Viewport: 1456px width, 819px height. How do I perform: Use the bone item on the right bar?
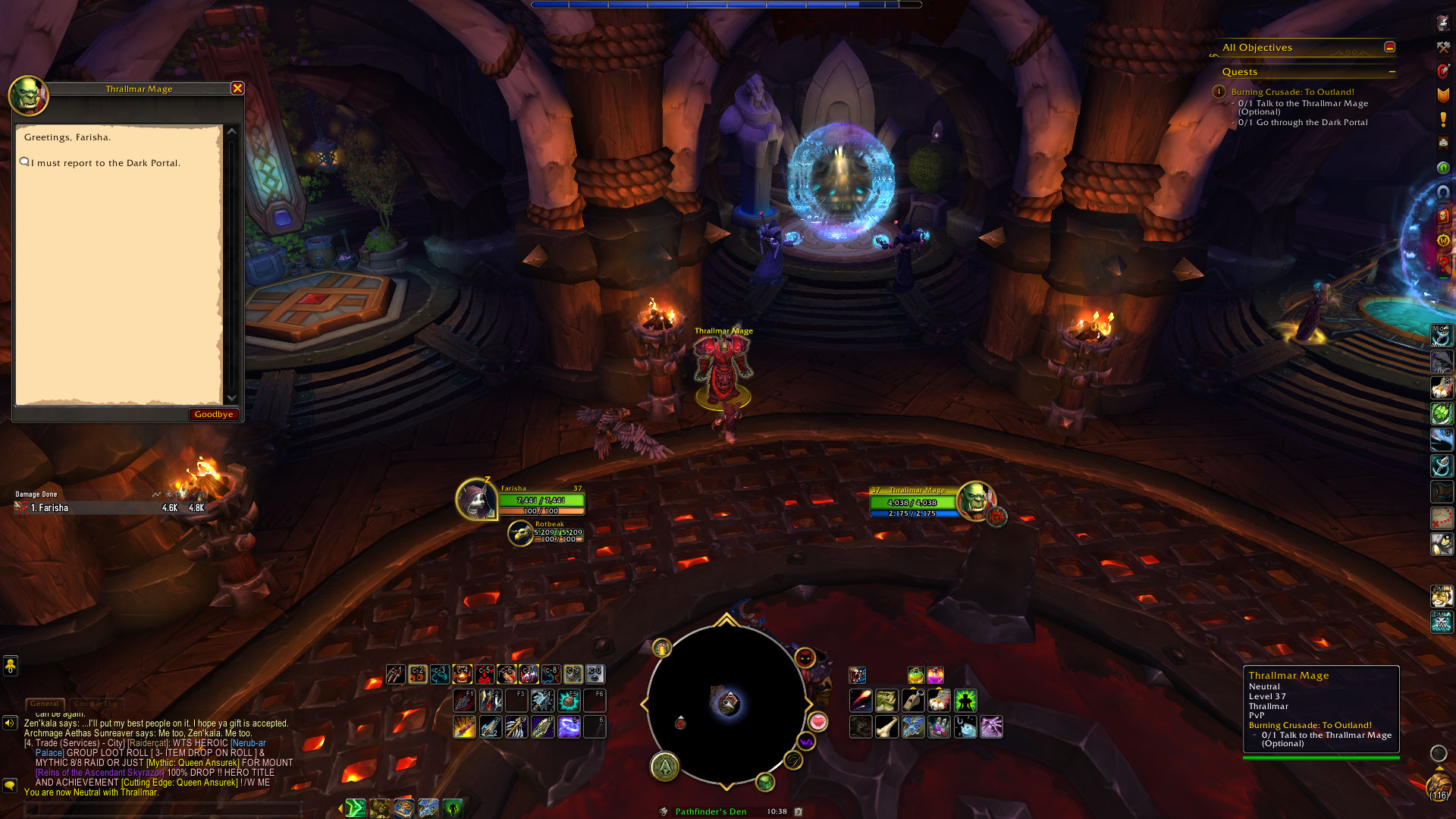(x=886, y=726)
